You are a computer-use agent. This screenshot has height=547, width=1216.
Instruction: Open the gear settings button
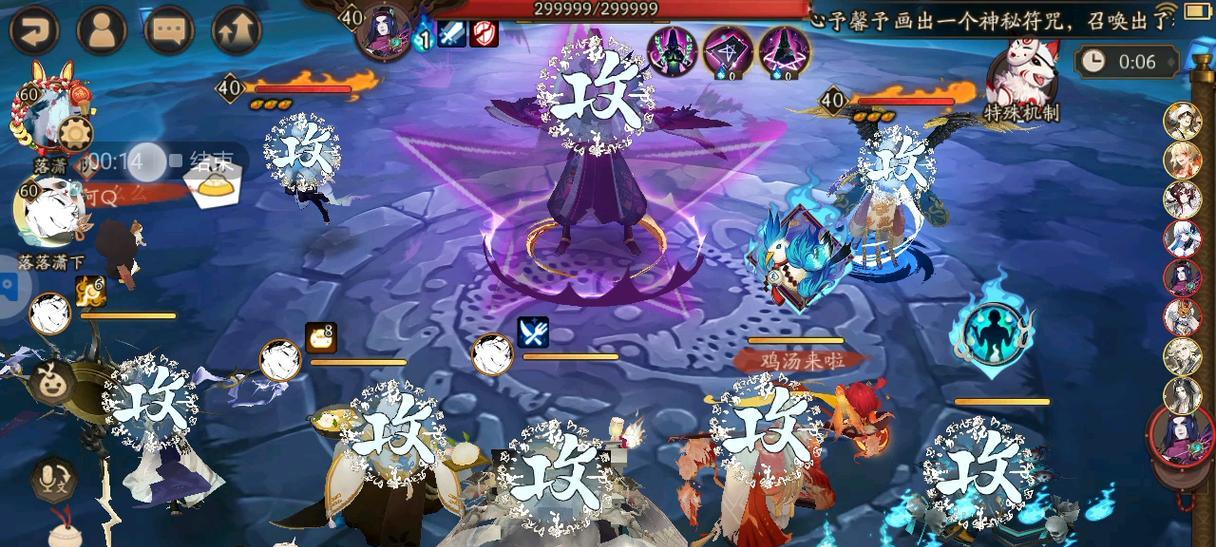pyautogui.click(x=75, y=133)
